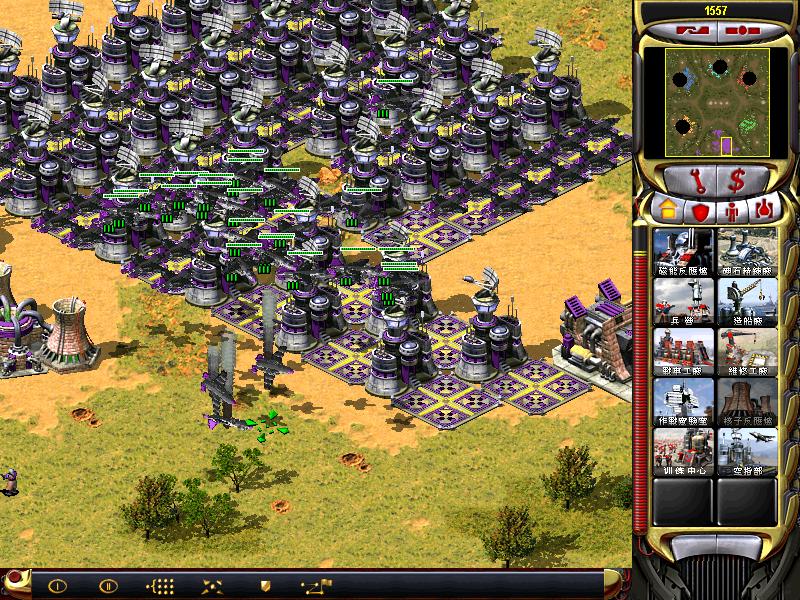Build the 作戰實驗室 battle lab
This screenshot has width=800, height=600.
click(682, 401)
